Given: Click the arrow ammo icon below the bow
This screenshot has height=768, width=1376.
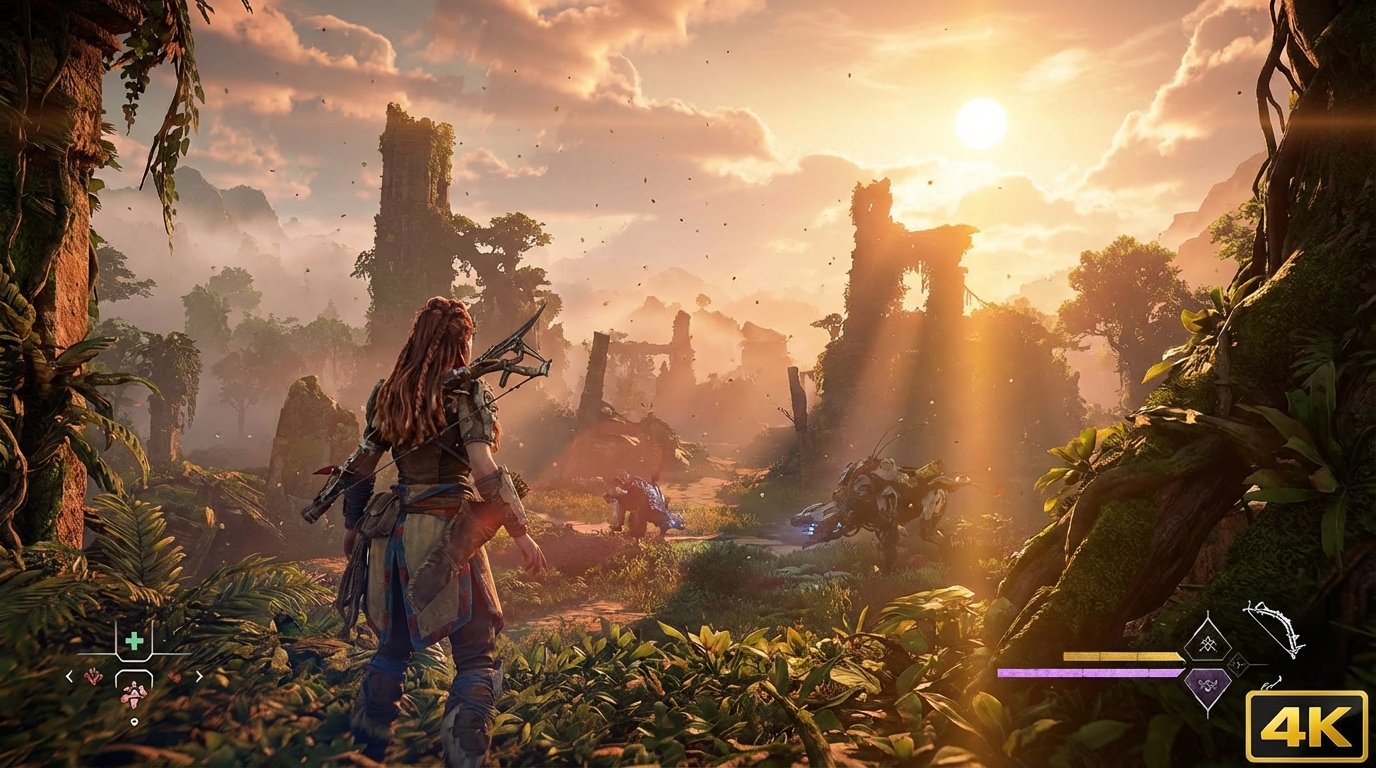Looking at the screenshot, I should point(1274,684).
